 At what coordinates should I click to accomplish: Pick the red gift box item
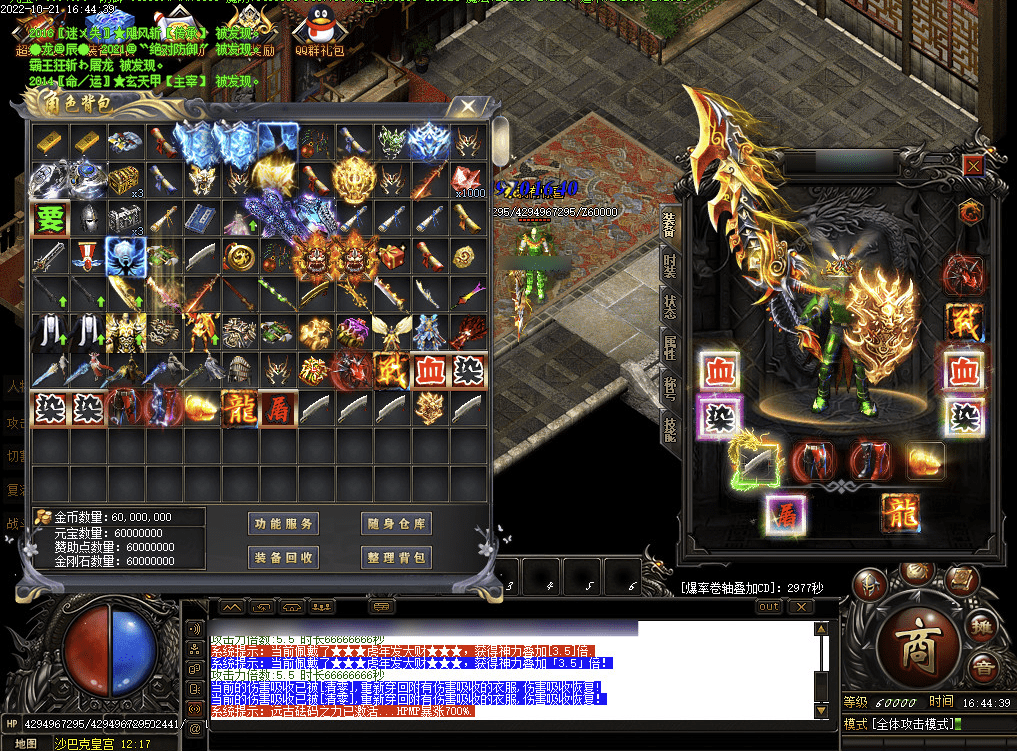[391, 257]
